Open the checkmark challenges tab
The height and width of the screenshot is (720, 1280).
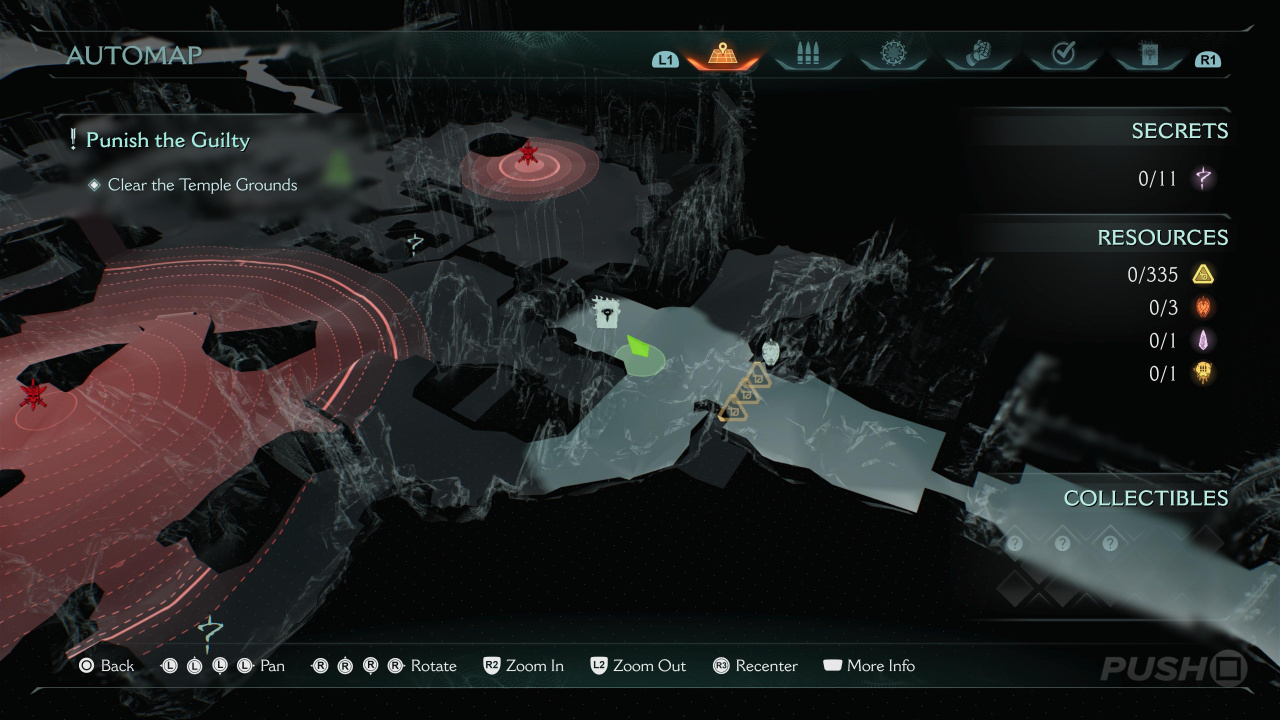(1063, 54)
